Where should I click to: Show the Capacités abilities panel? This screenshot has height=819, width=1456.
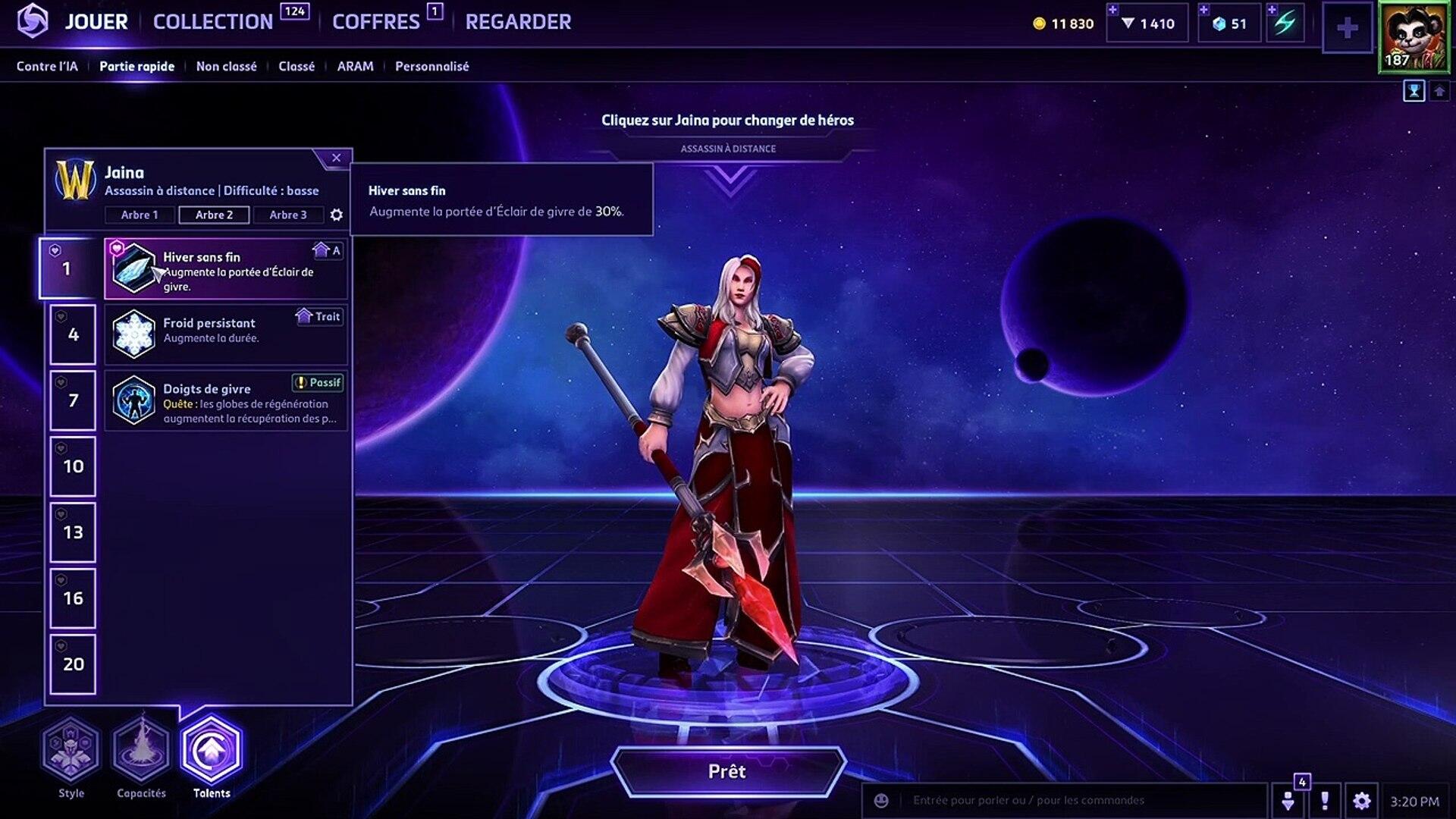coord(141,751)
